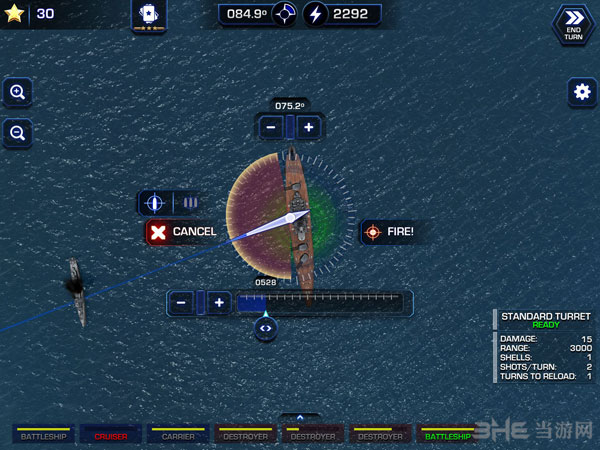The image size is (600, 450).
Task: Increase the firing range with plus
Action: (x=219, y=302)
